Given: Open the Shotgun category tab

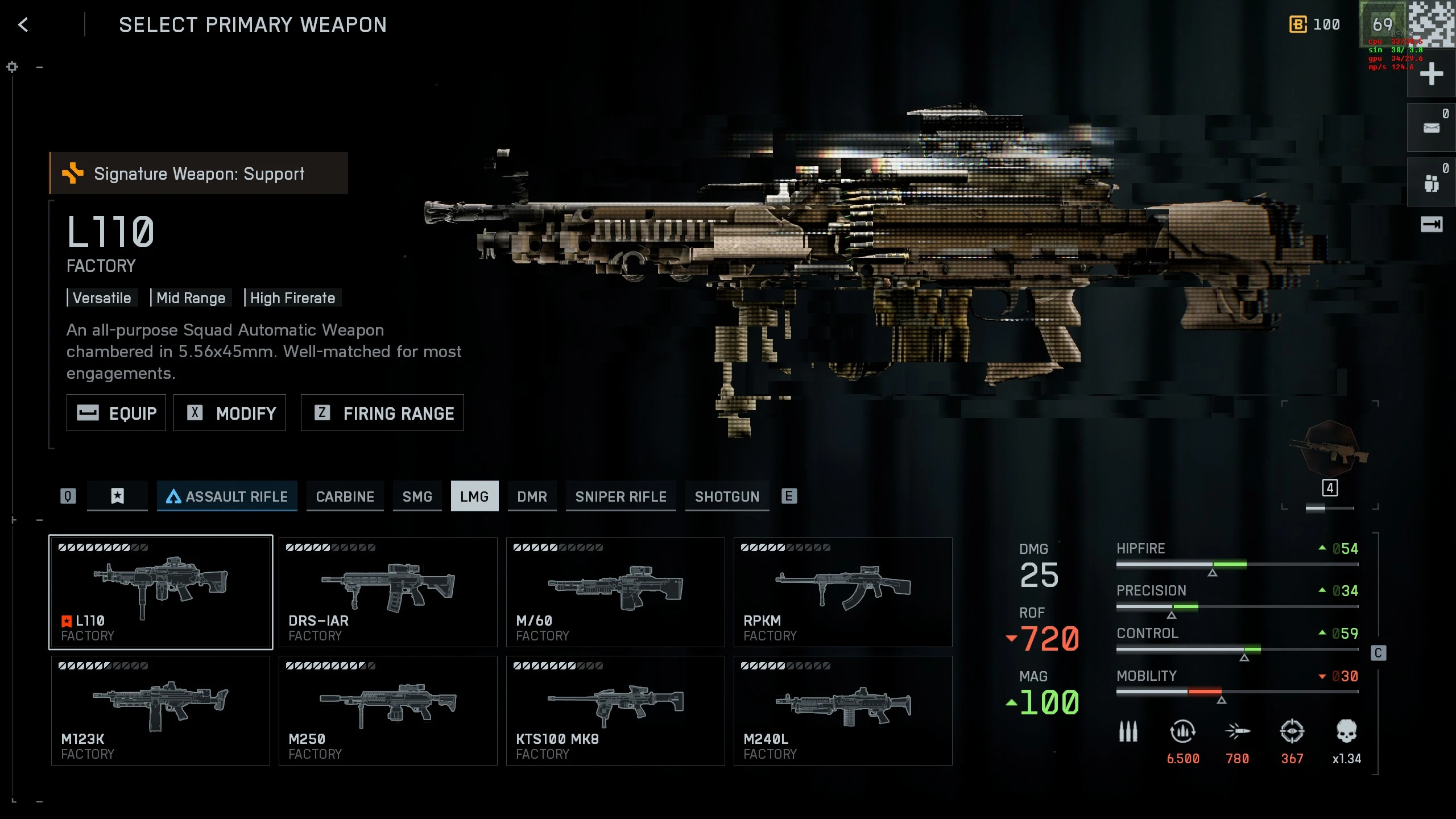Looking at the screenshot, I should tap(727, 497).
